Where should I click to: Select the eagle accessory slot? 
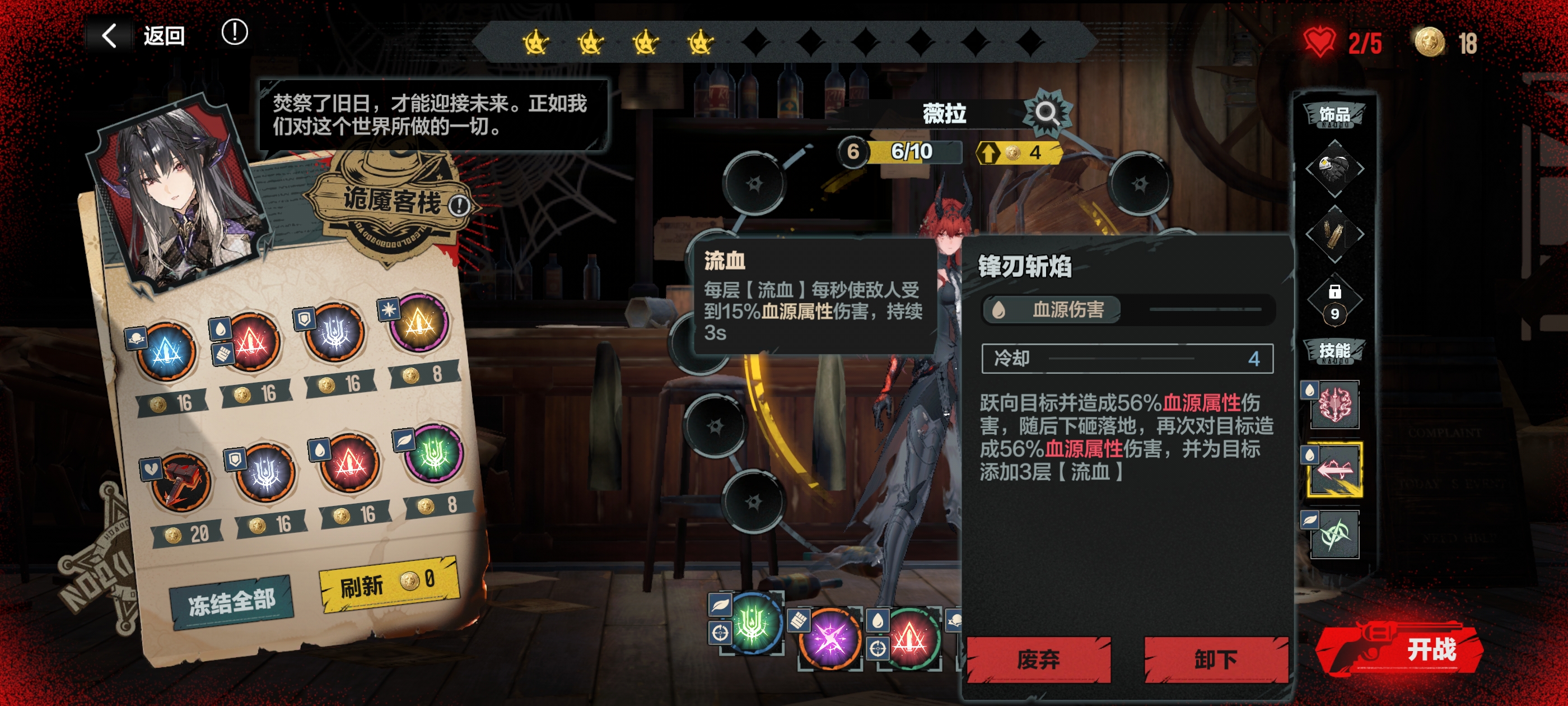(x=1334, y=169)
